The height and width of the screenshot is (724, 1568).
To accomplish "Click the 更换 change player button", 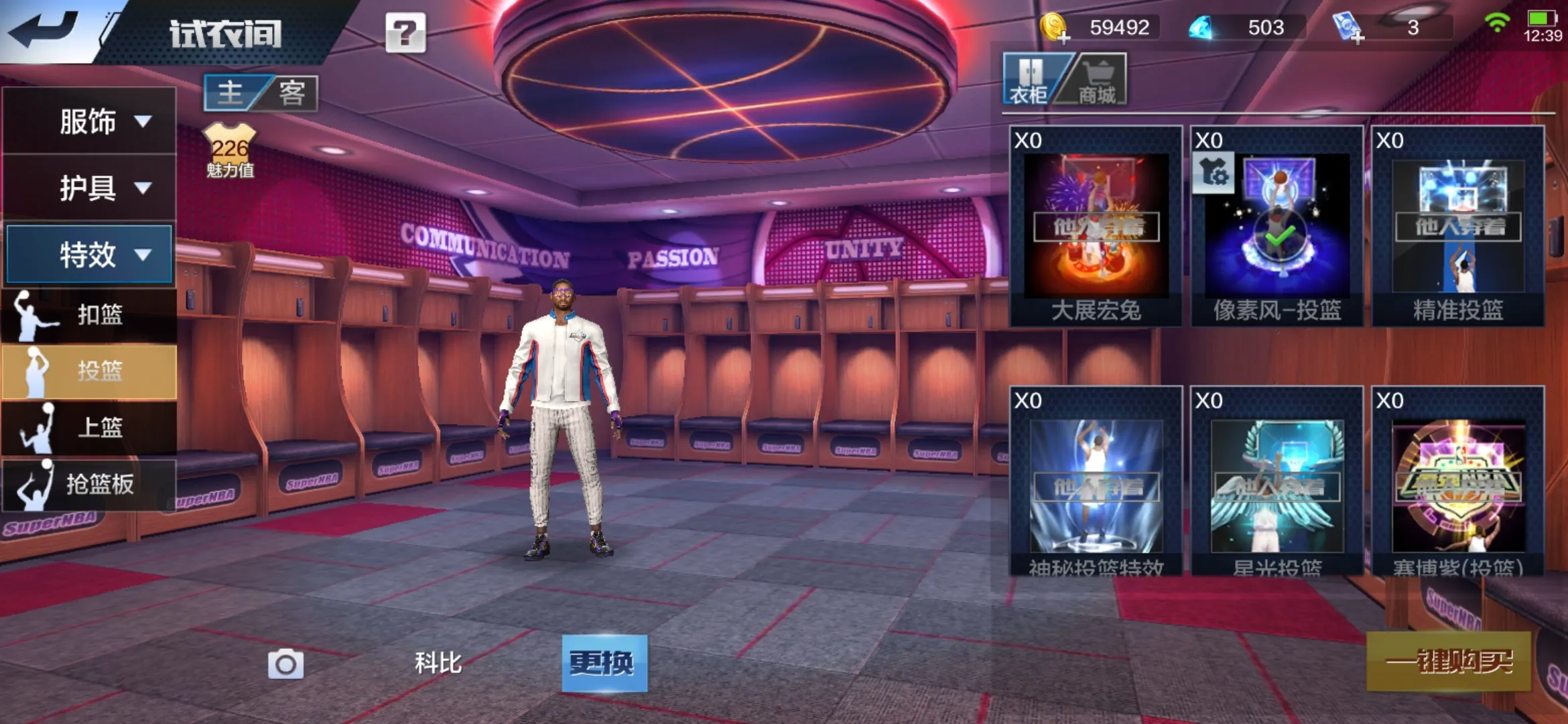I will coord(604,663).
